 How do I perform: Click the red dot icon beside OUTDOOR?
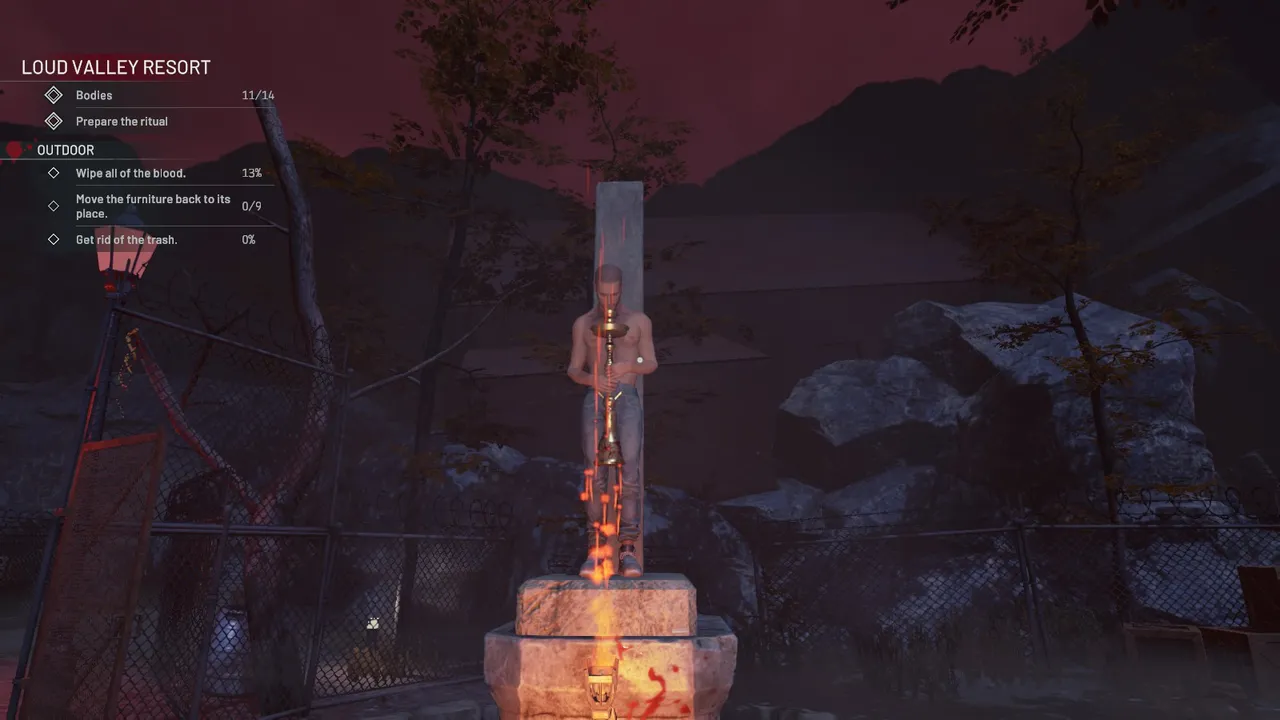(x=14, y=149)
